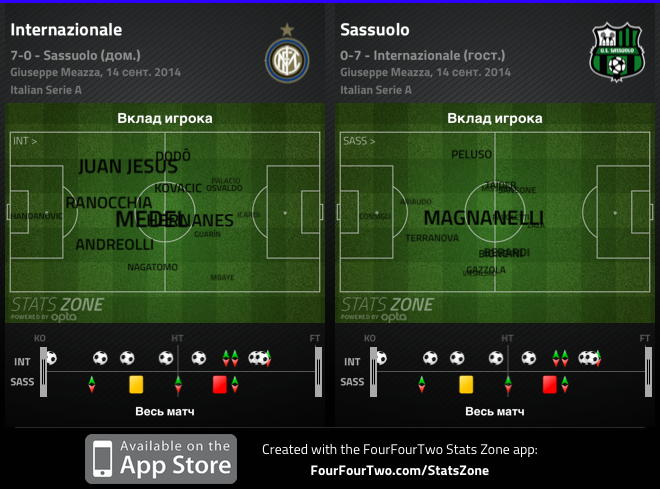Select "Весь матч" under the Inter timeline

coord(165,411)
